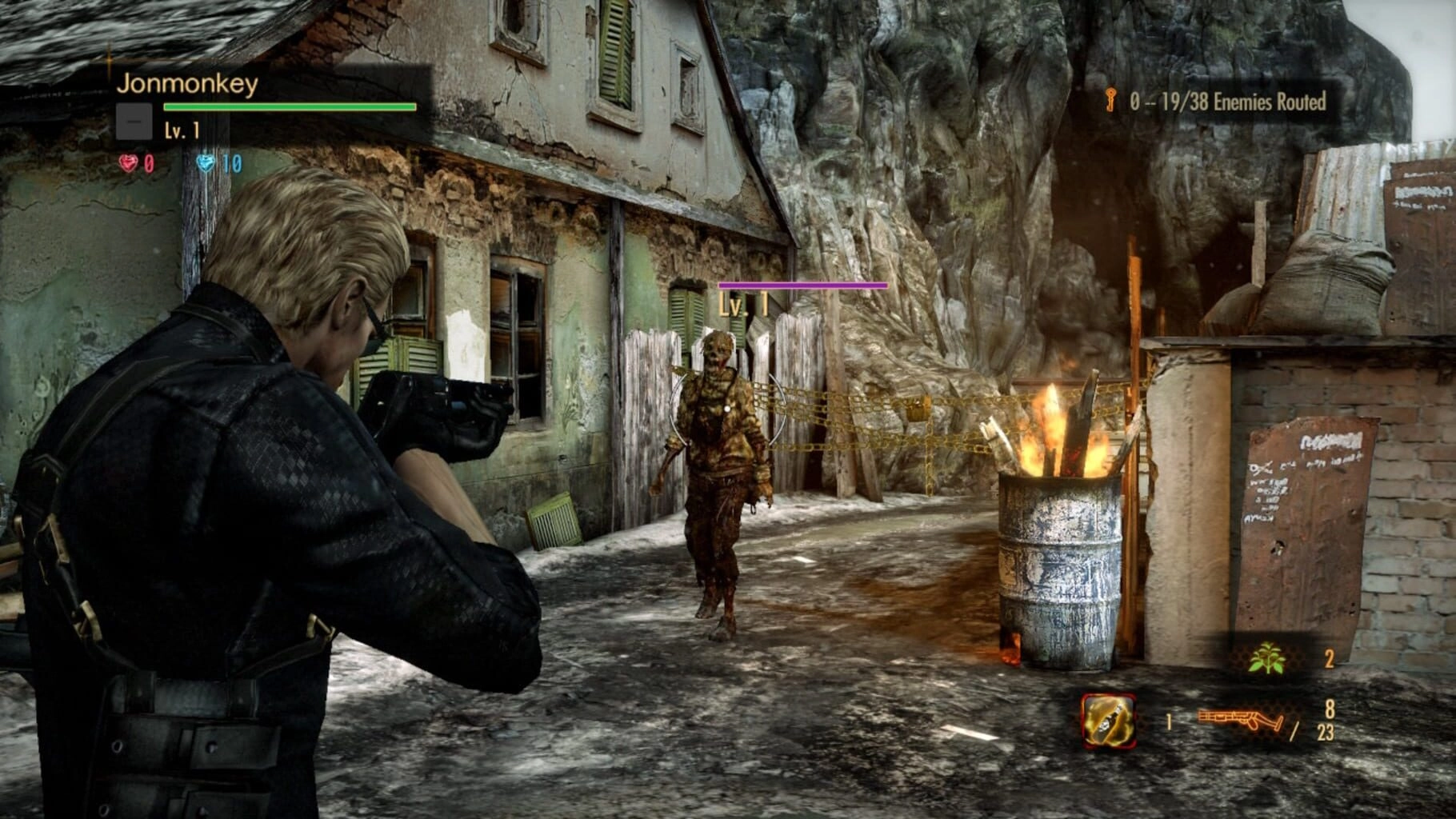Click the orange key icon
The height and width of the screenshot is (819, 1456).
1110,101
